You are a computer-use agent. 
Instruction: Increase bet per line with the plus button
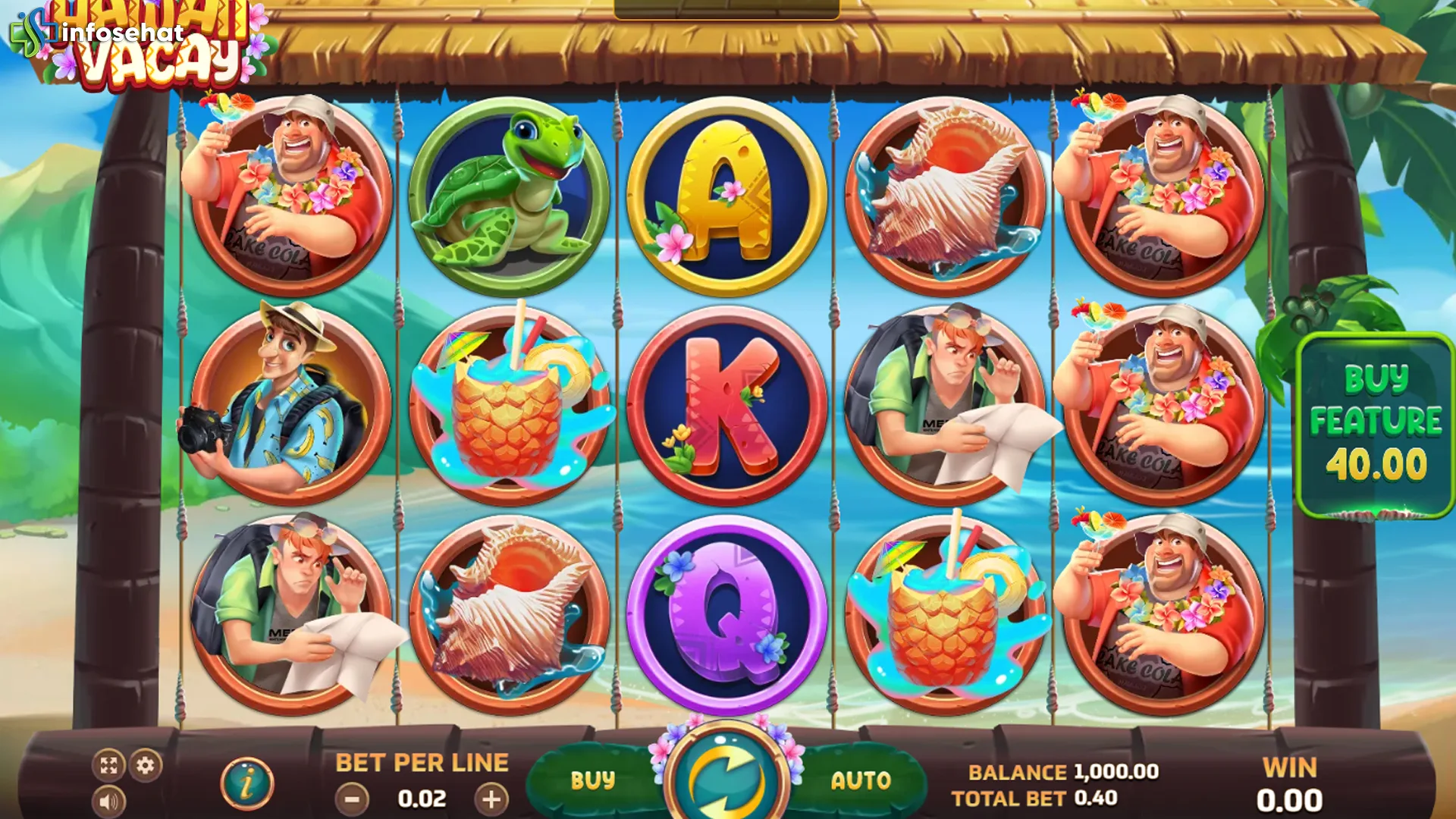(491, 799)
